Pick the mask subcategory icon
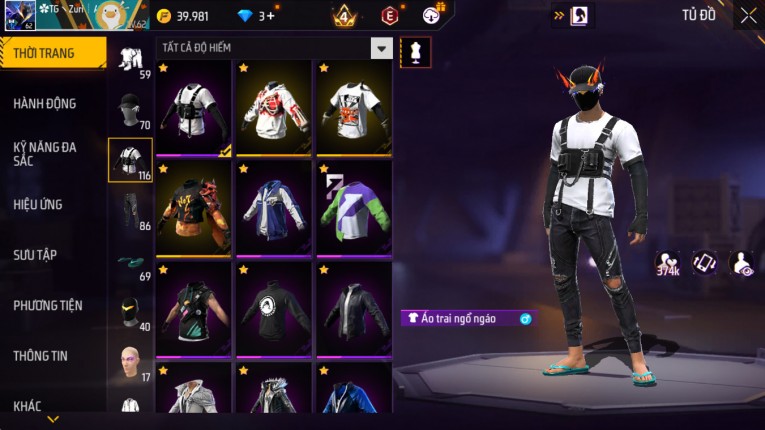This screenshot has width=765, height=430. pos(130,312)
